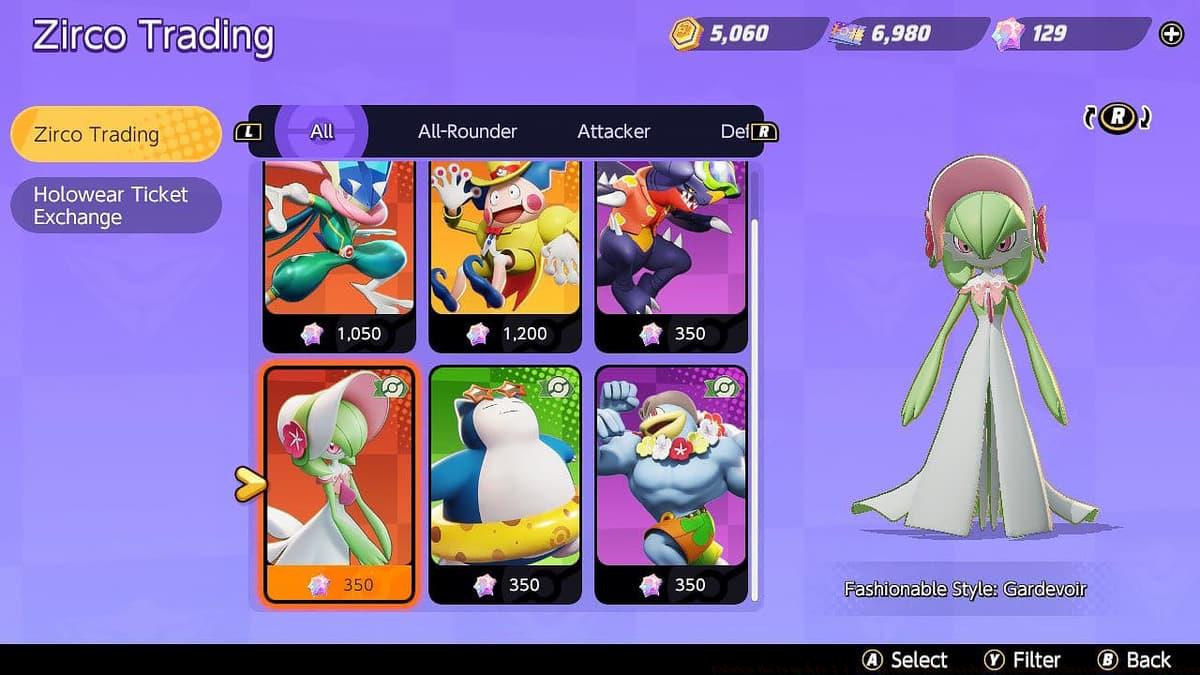Viewport: 1200px width, 675px height.
Task: Pick the Fashionable Style Gardevoir card
Action: pyautogui.click(x=339, y=483)
